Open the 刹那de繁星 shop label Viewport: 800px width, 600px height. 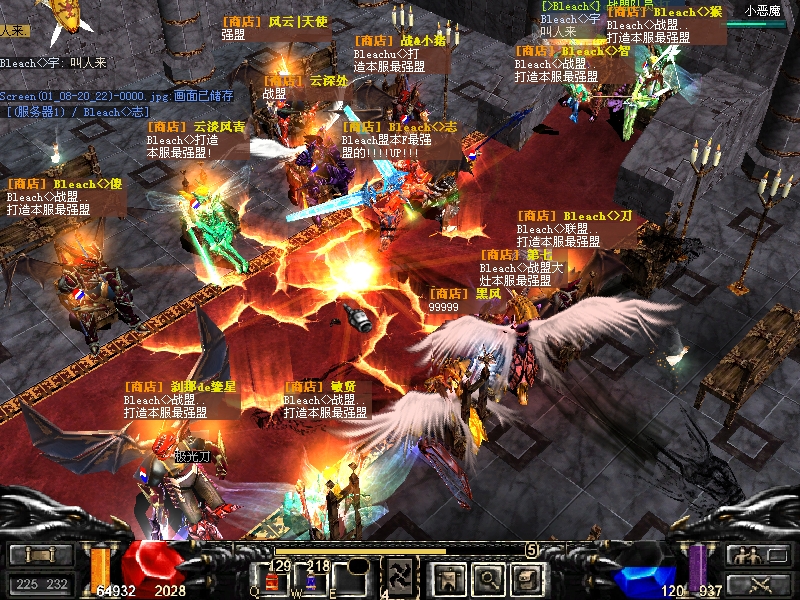181,387
